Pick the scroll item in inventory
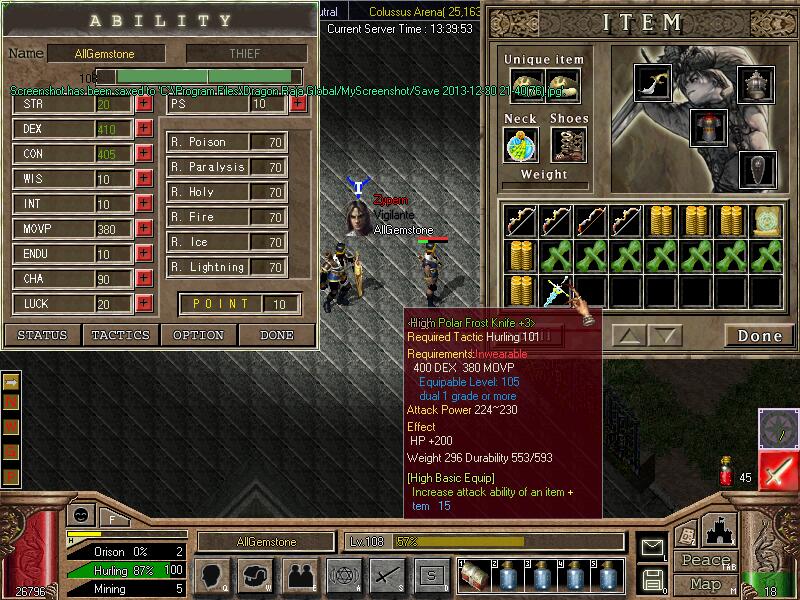The image size is (800, 600). click(x=767, y=220)
